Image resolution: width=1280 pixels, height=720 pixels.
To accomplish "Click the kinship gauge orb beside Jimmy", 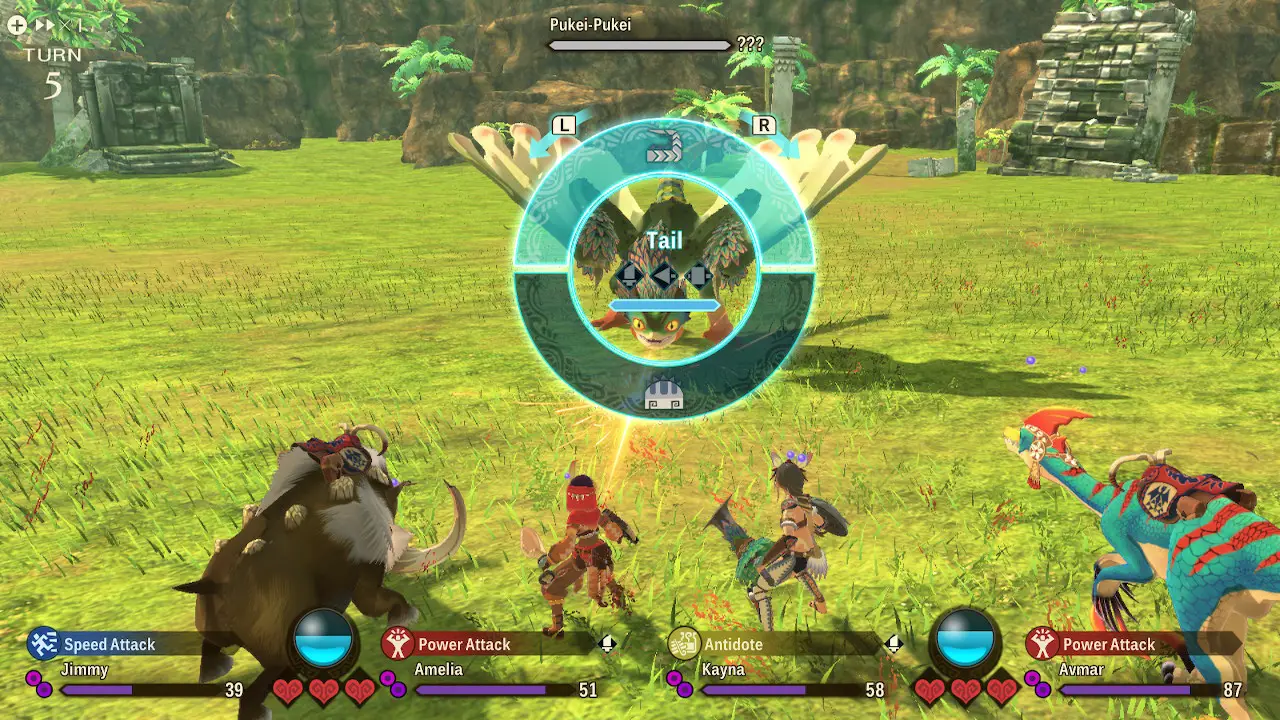I will 323,637.
